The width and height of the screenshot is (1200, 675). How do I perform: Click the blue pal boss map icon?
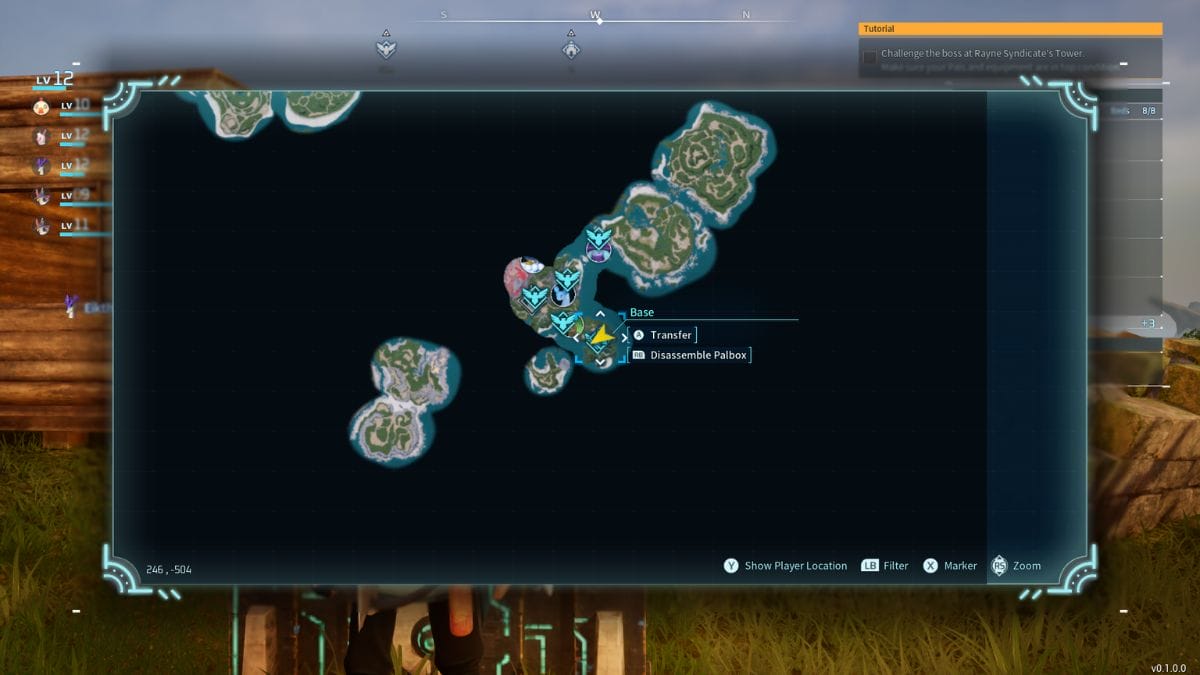[561, 295]
